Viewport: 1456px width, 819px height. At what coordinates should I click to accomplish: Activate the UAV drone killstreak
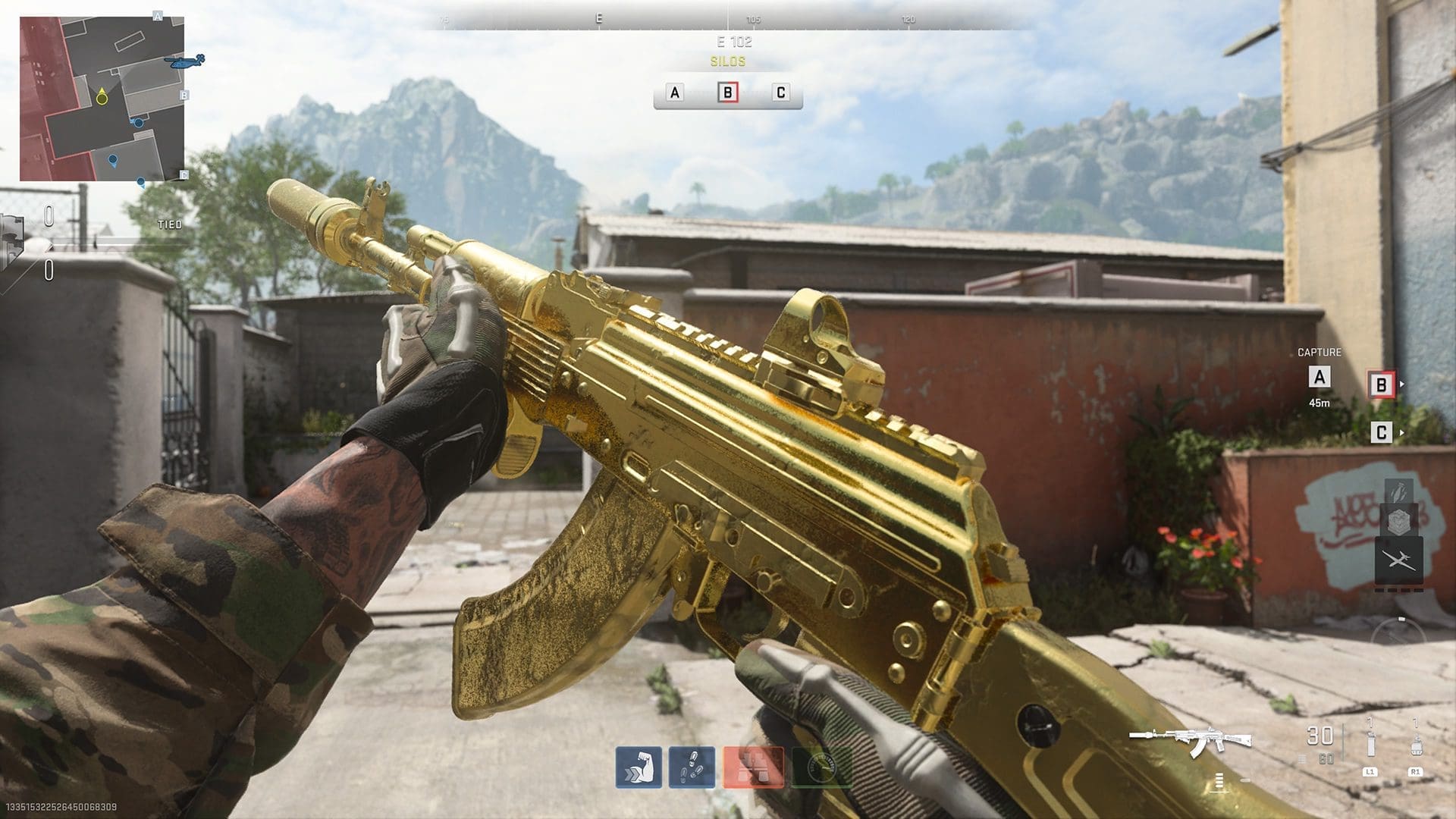pyautogui.click(x=1398, y=561)
